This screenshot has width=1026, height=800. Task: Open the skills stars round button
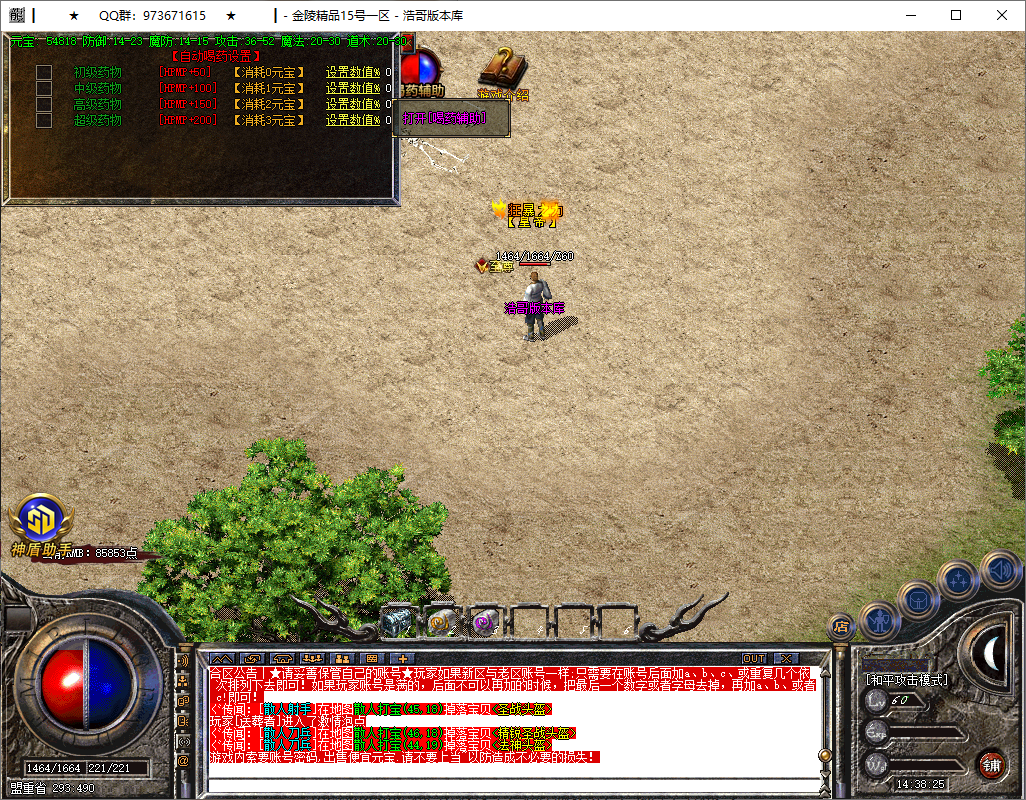[958, 579]
